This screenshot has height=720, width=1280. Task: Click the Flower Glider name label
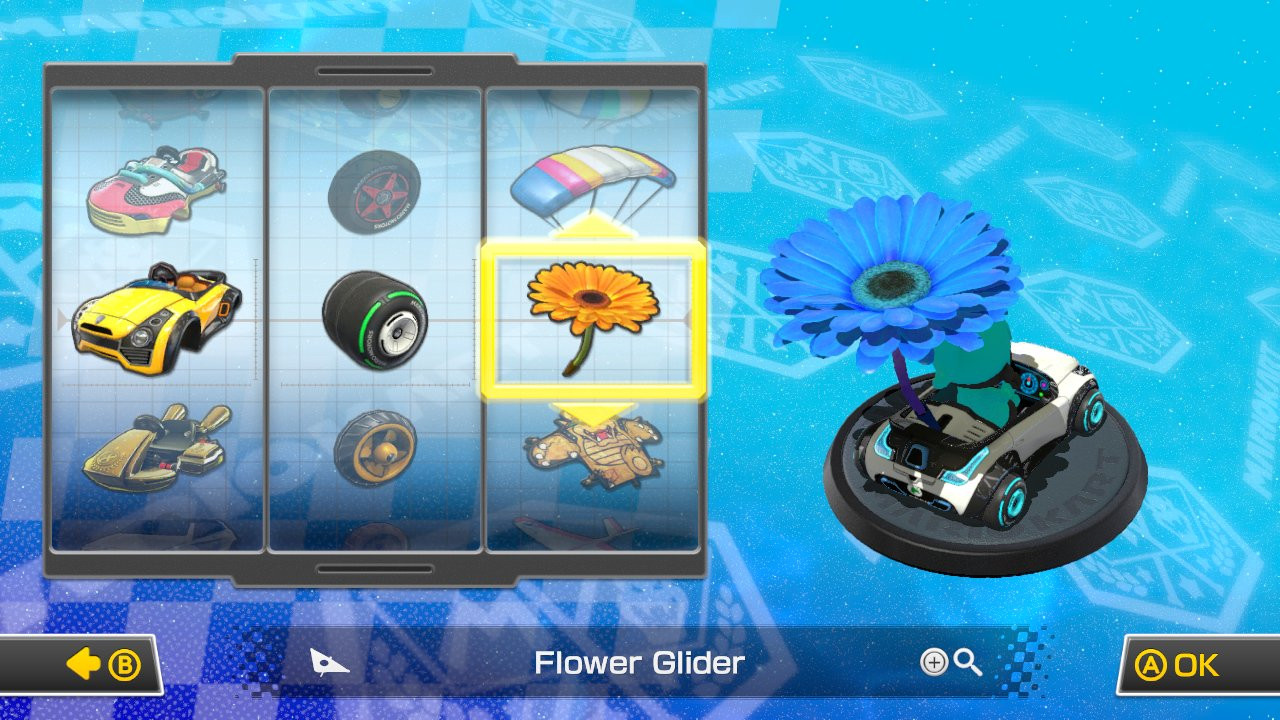[641, 662]
